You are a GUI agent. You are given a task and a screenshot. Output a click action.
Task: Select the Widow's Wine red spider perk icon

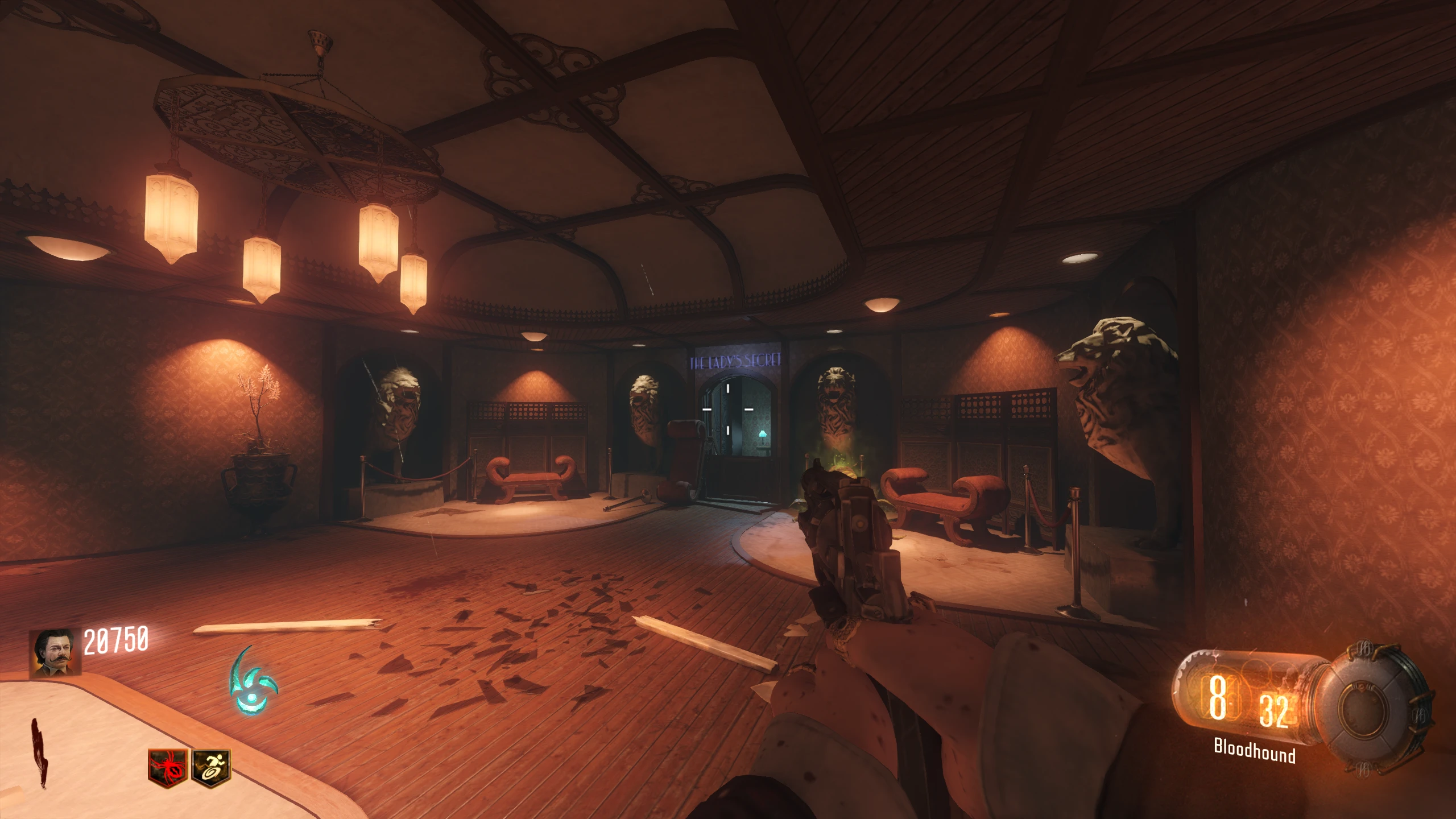pos(168,768)
